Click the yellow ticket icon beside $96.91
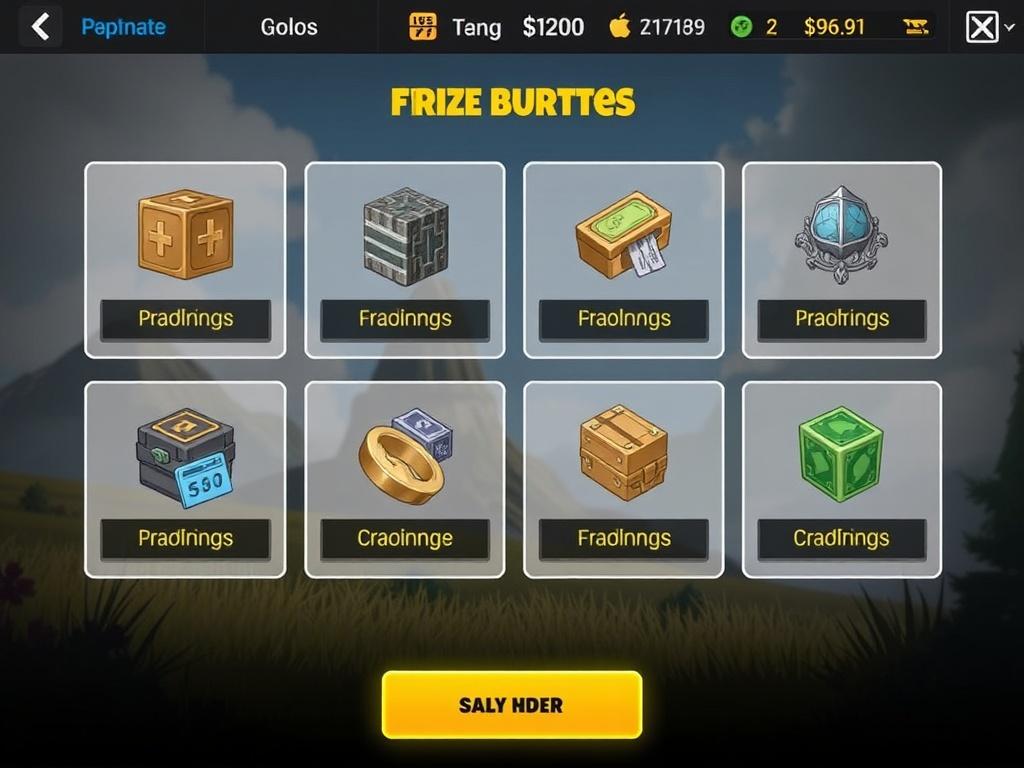The width and height of the screenshot is (1024, 768). (x=915, y=27)
